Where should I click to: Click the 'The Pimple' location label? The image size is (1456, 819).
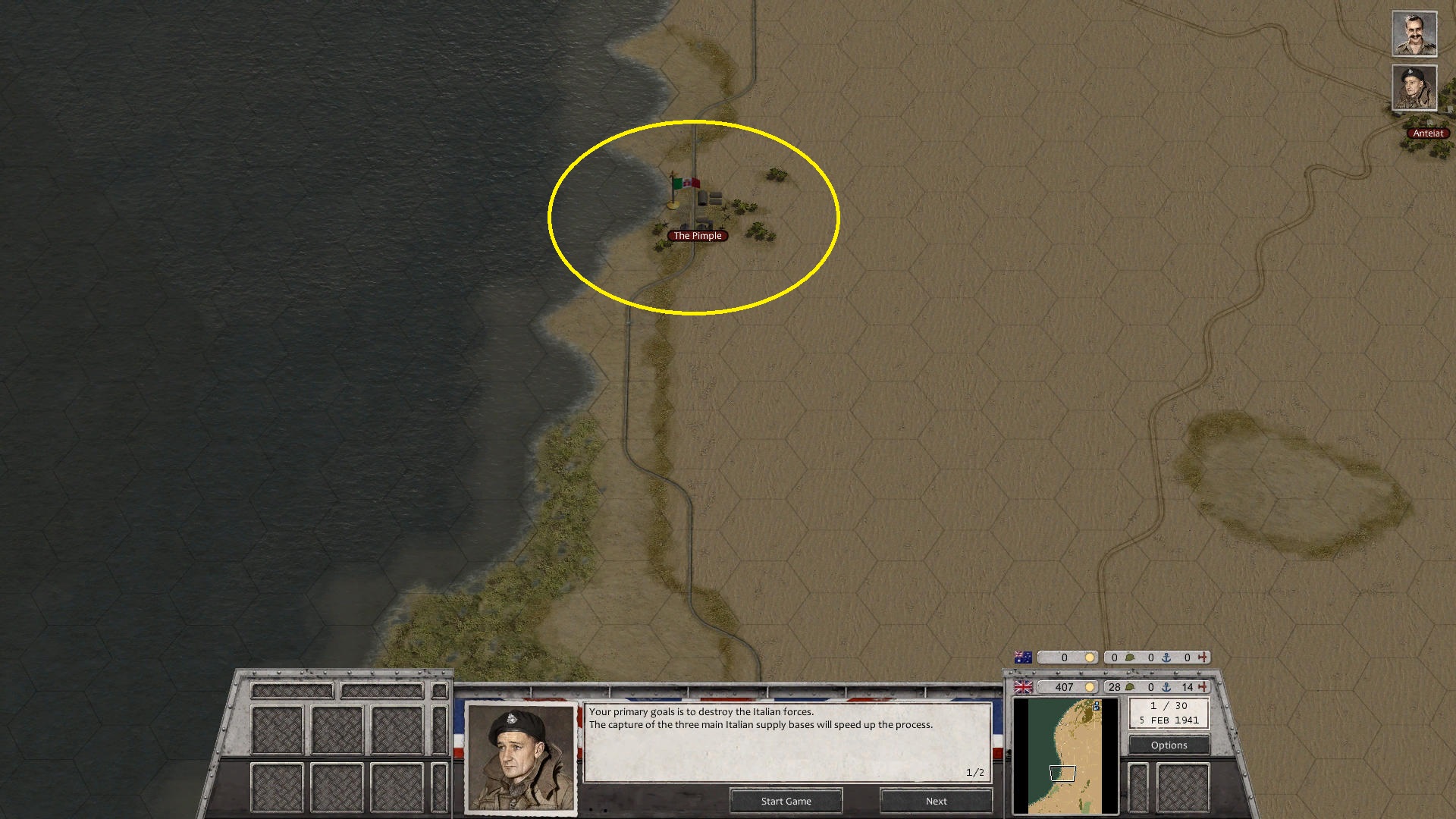(x=697, y=235)
